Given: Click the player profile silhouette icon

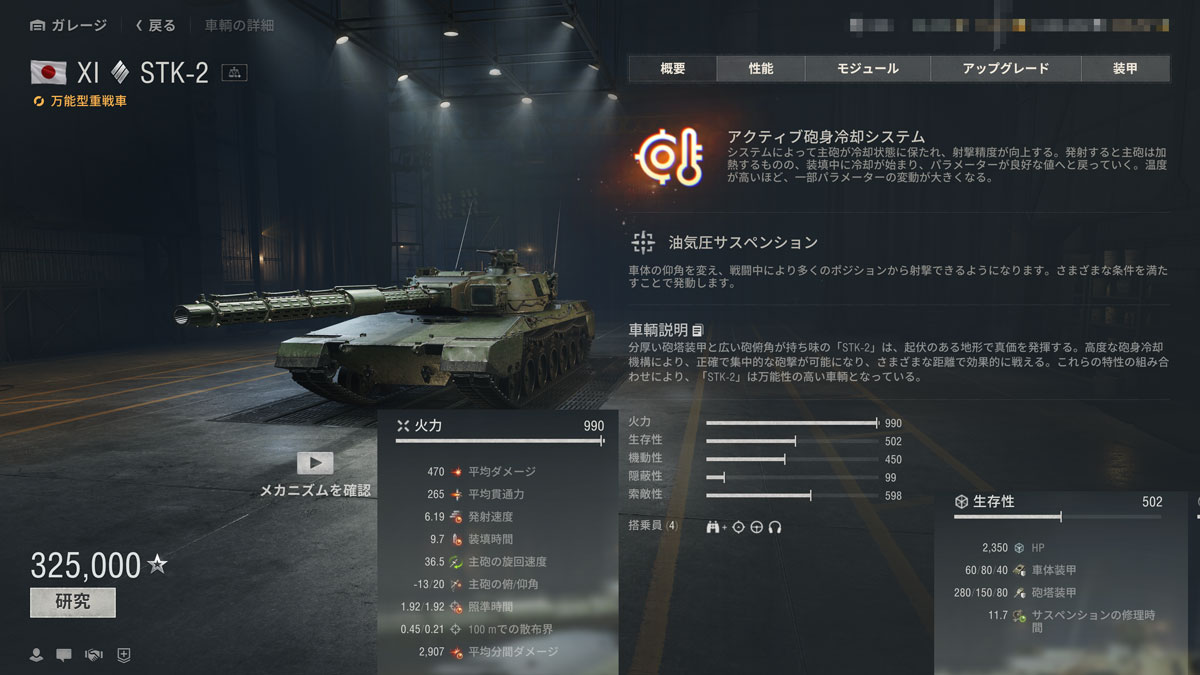Looking at the screenshot, I should point(36,655).
